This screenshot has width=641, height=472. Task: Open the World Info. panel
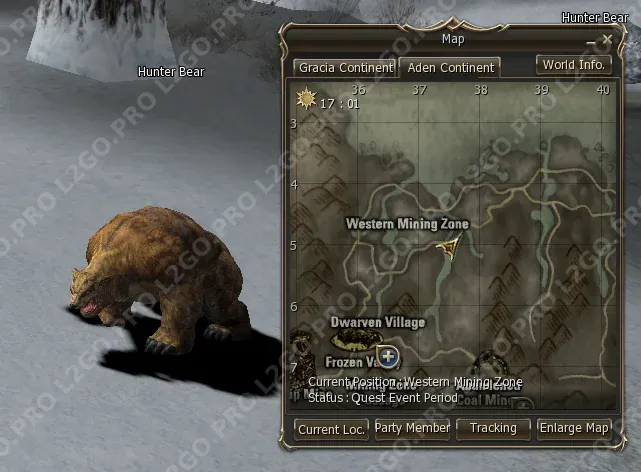tap(574, 65)
